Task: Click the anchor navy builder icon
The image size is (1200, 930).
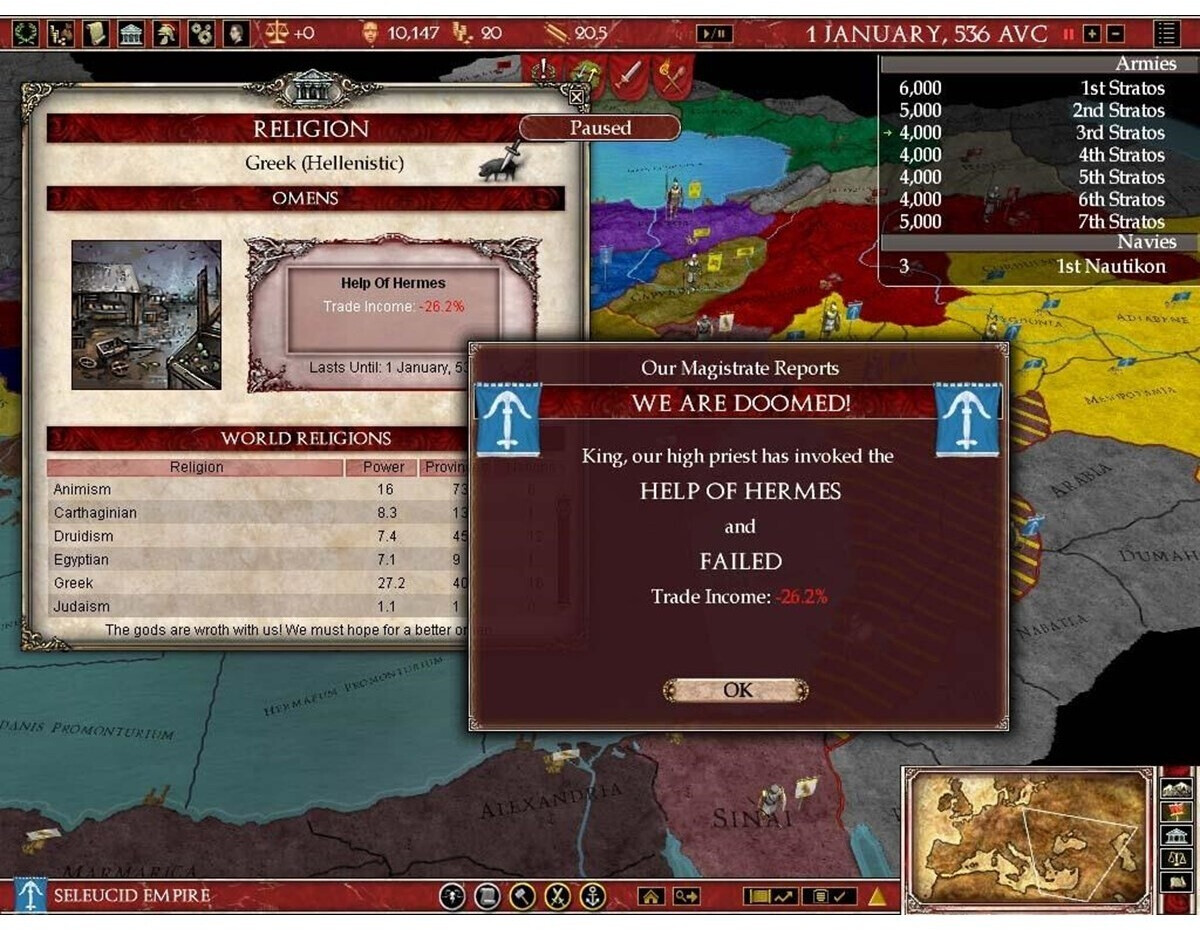Action: click(592, 896)
